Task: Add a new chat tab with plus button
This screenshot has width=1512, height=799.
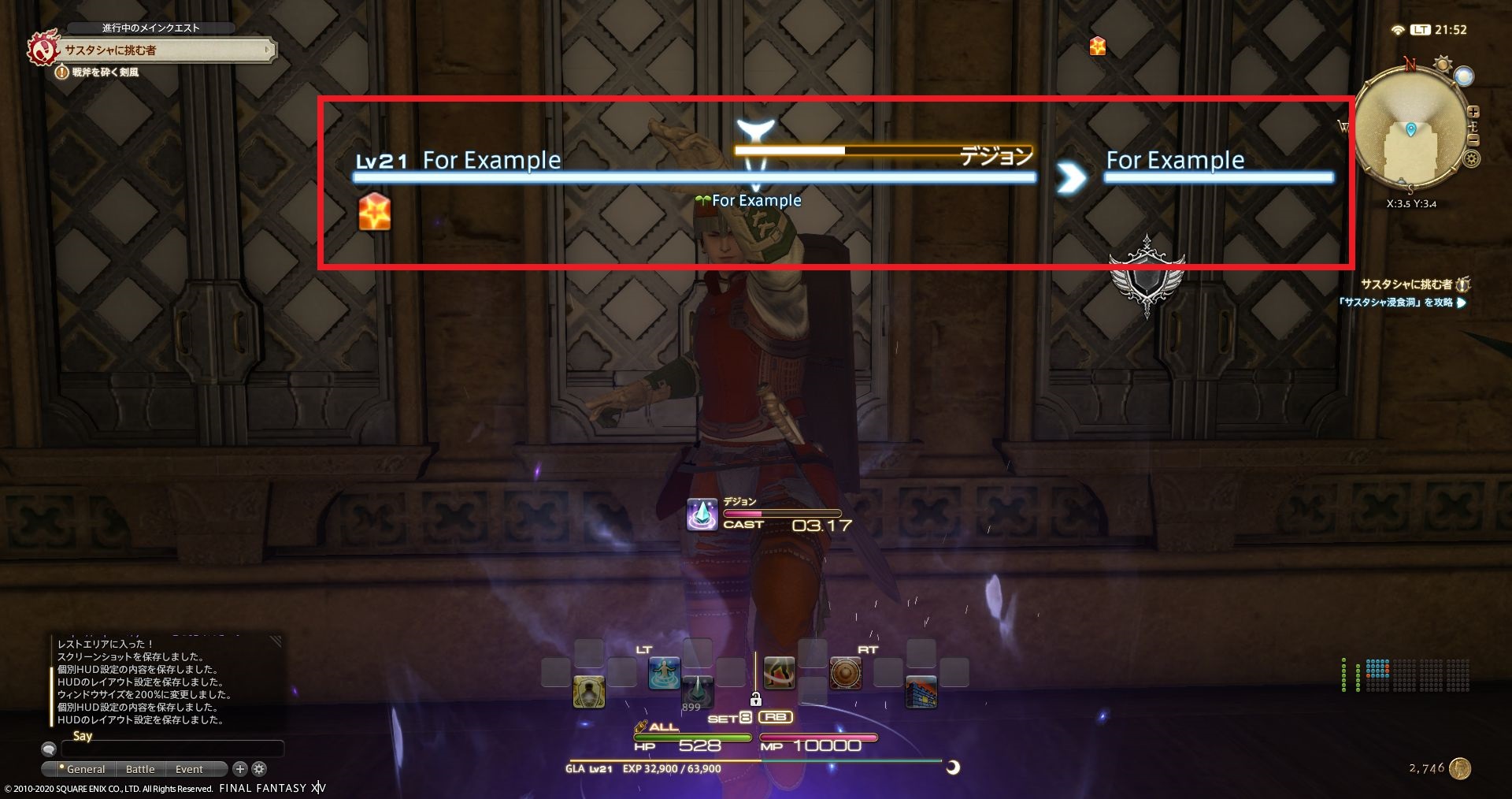Action: point(240,768)
